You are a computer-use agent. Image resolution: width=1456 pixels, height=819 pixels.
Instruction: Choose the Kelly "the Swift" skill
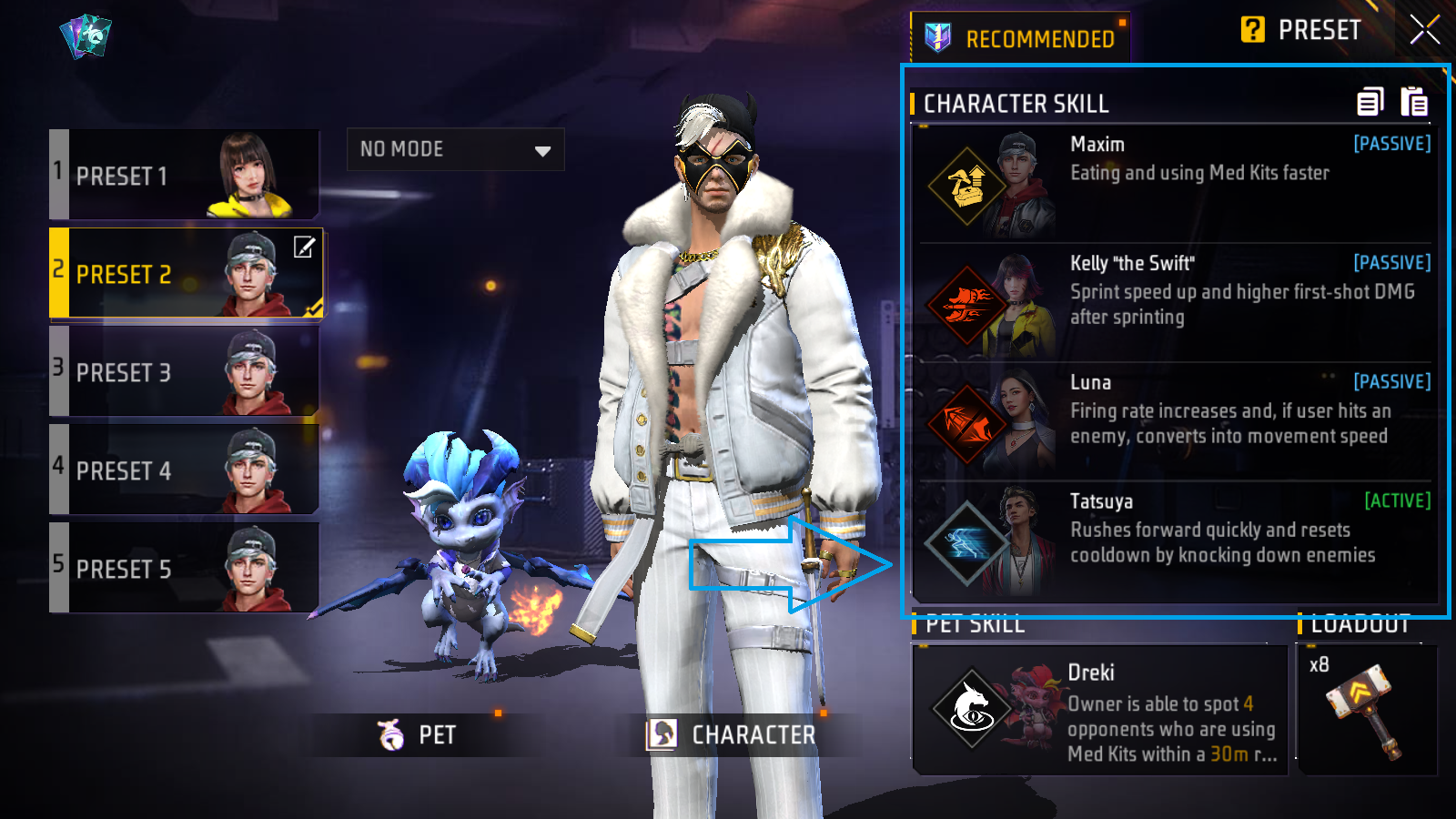[x=1175, y=302]
